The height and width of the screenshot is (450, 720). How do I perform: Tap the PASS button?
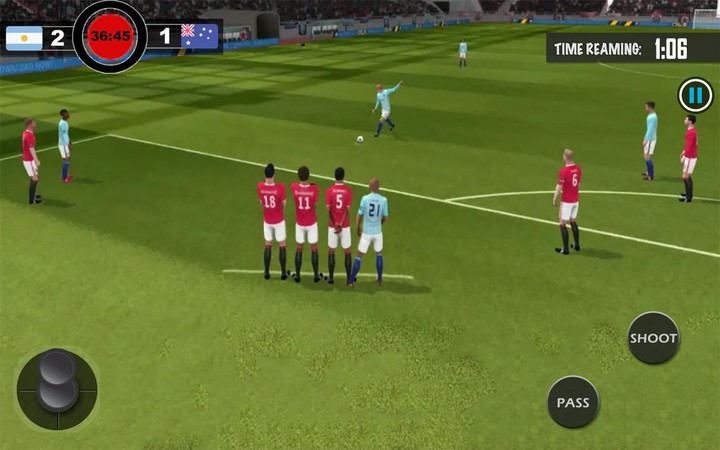573,402
